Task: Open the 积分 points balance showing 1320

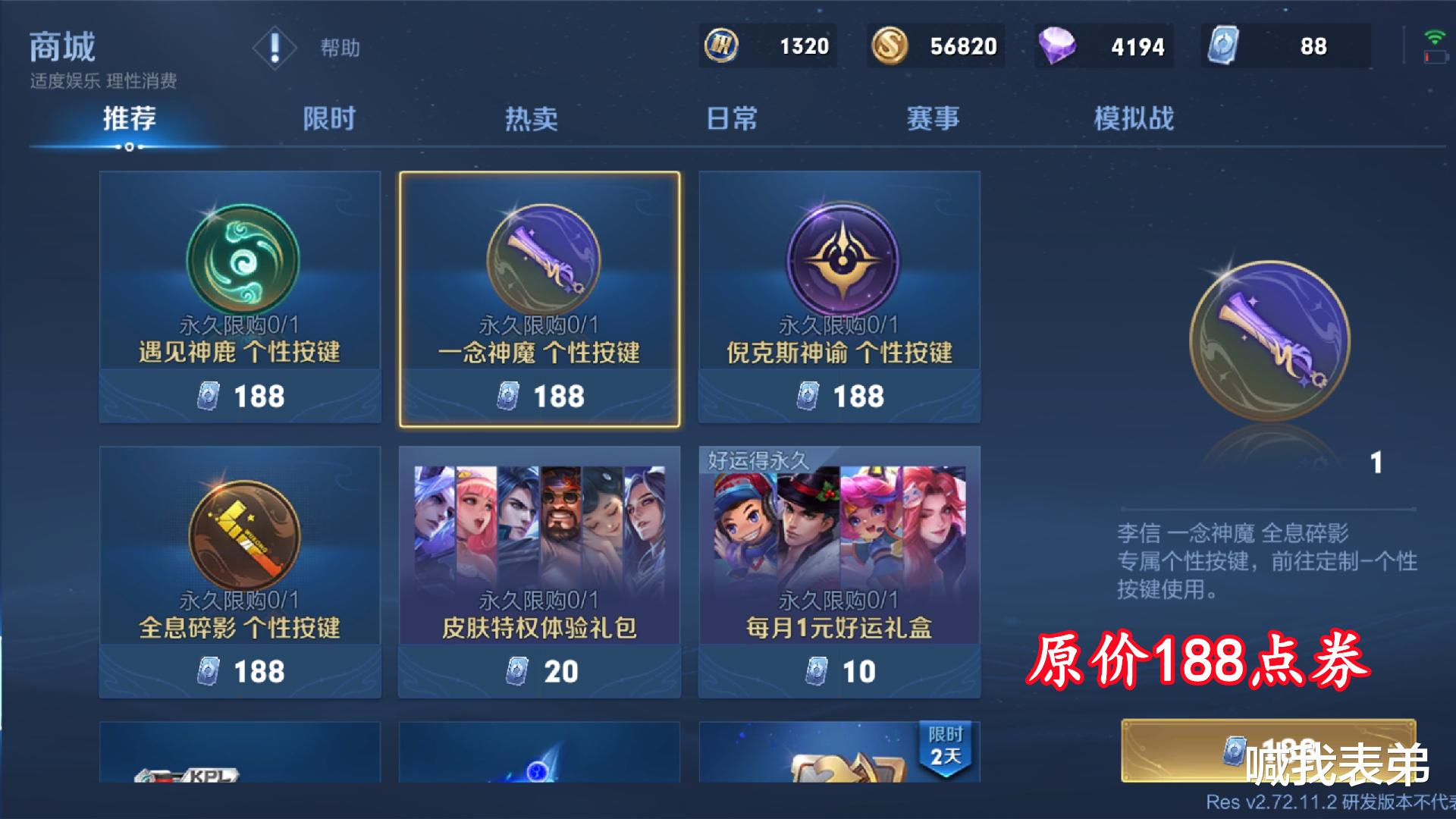Action: 767,46
